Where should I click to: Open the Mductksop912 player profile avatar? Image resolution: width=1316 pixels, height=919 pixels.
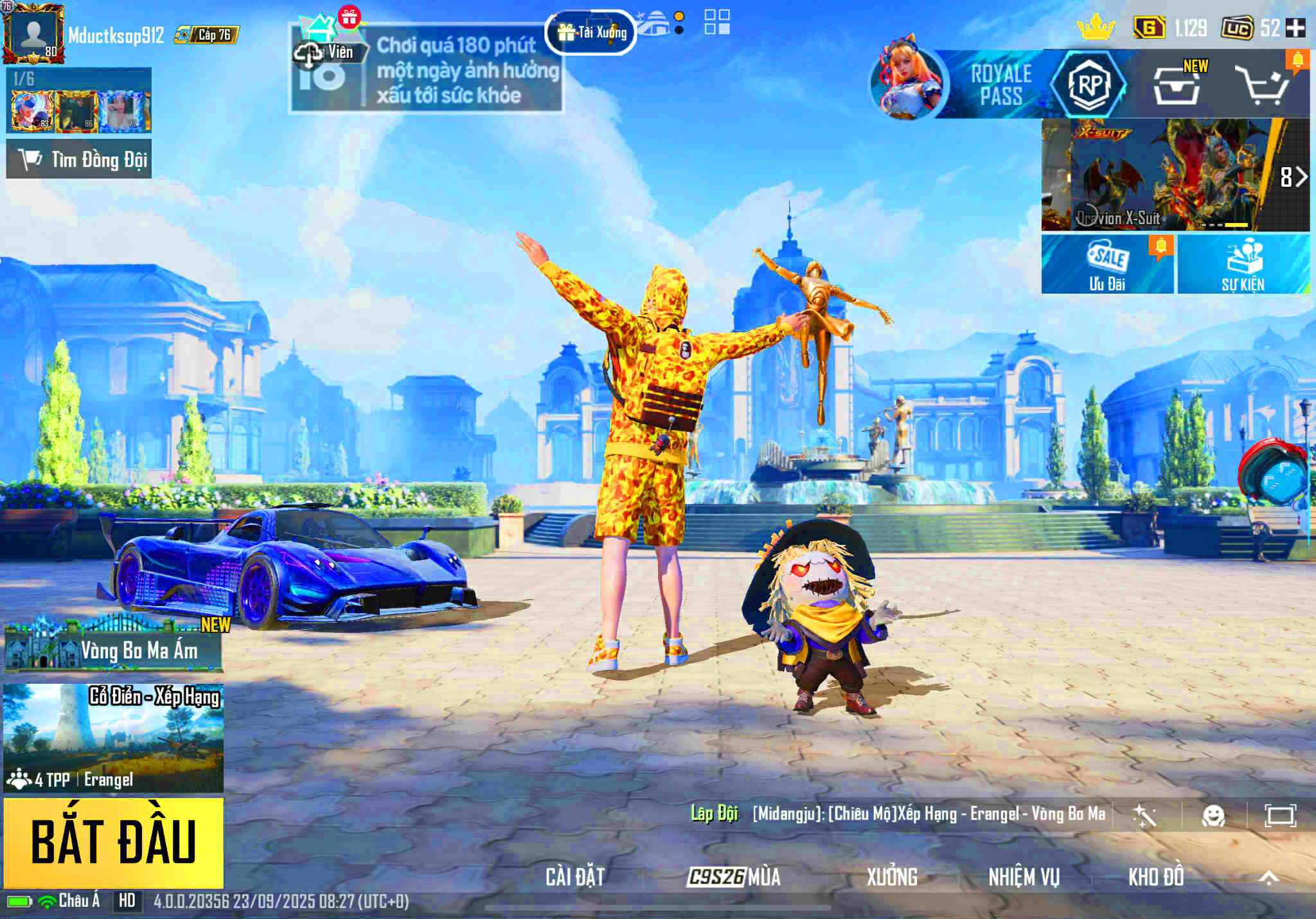(x=33, y=33)
